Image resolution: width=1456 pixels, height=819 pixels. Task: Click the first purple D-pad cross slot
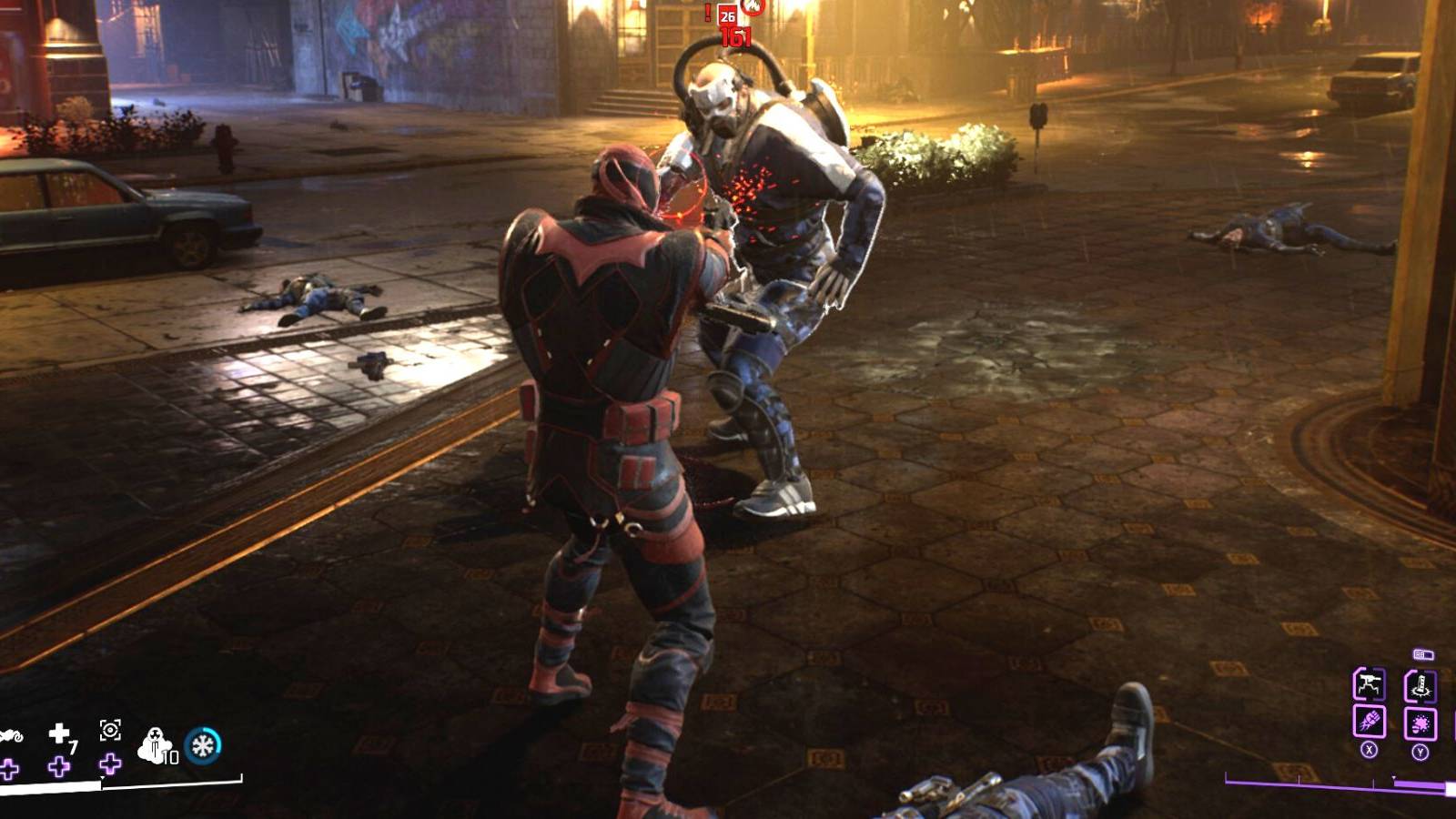point(7,767)
